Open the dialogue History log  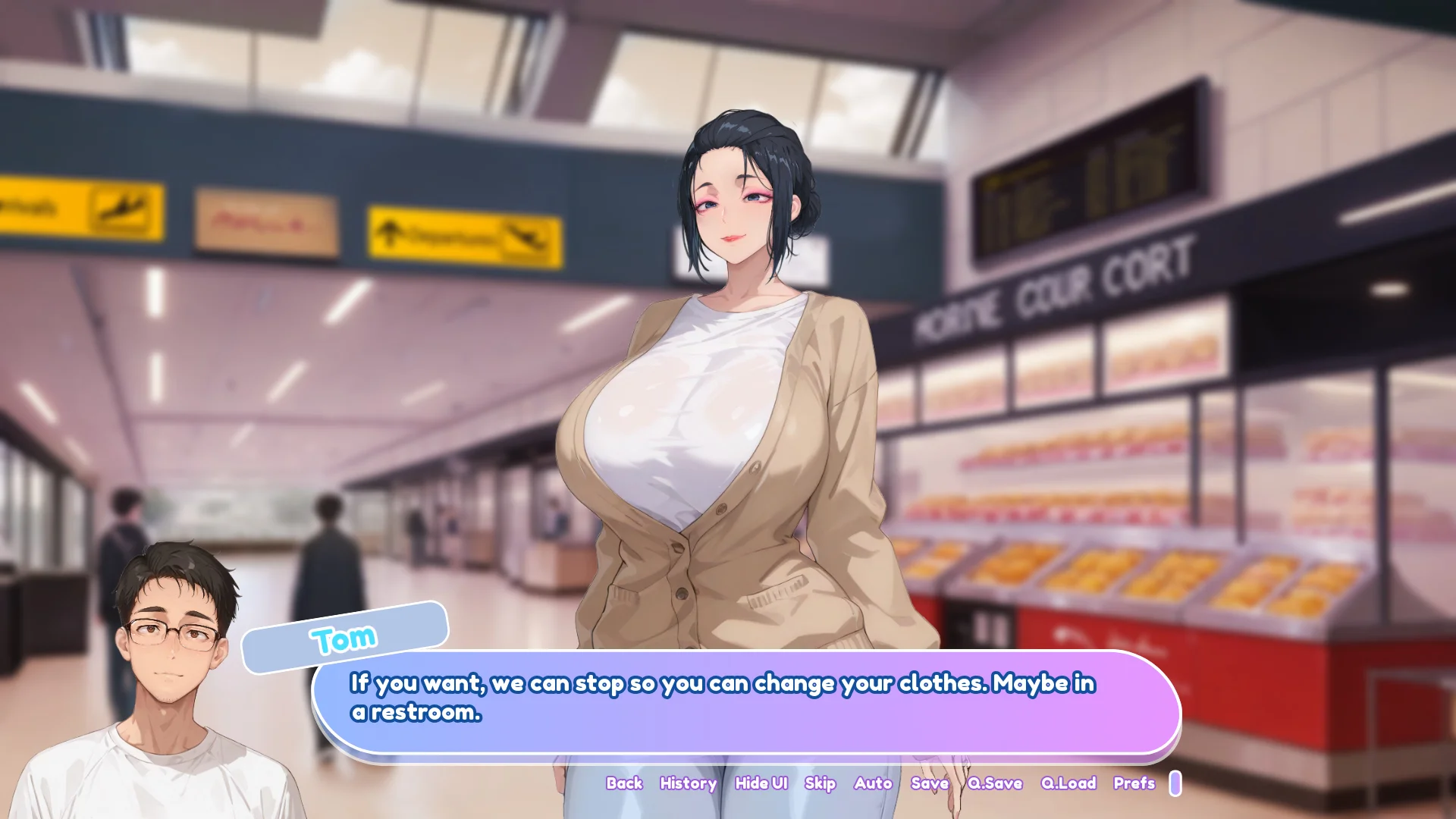tap(688, 783)
